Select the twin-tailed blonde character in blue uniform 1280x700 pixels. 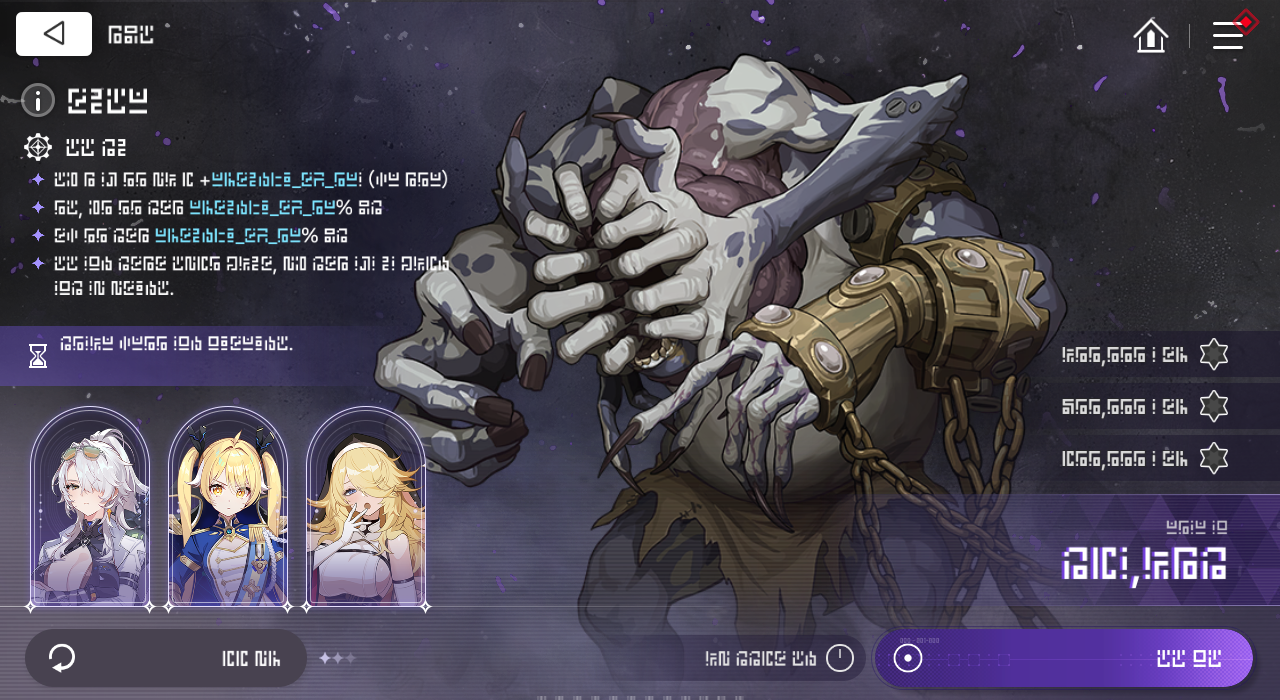(x=228, y=507)
